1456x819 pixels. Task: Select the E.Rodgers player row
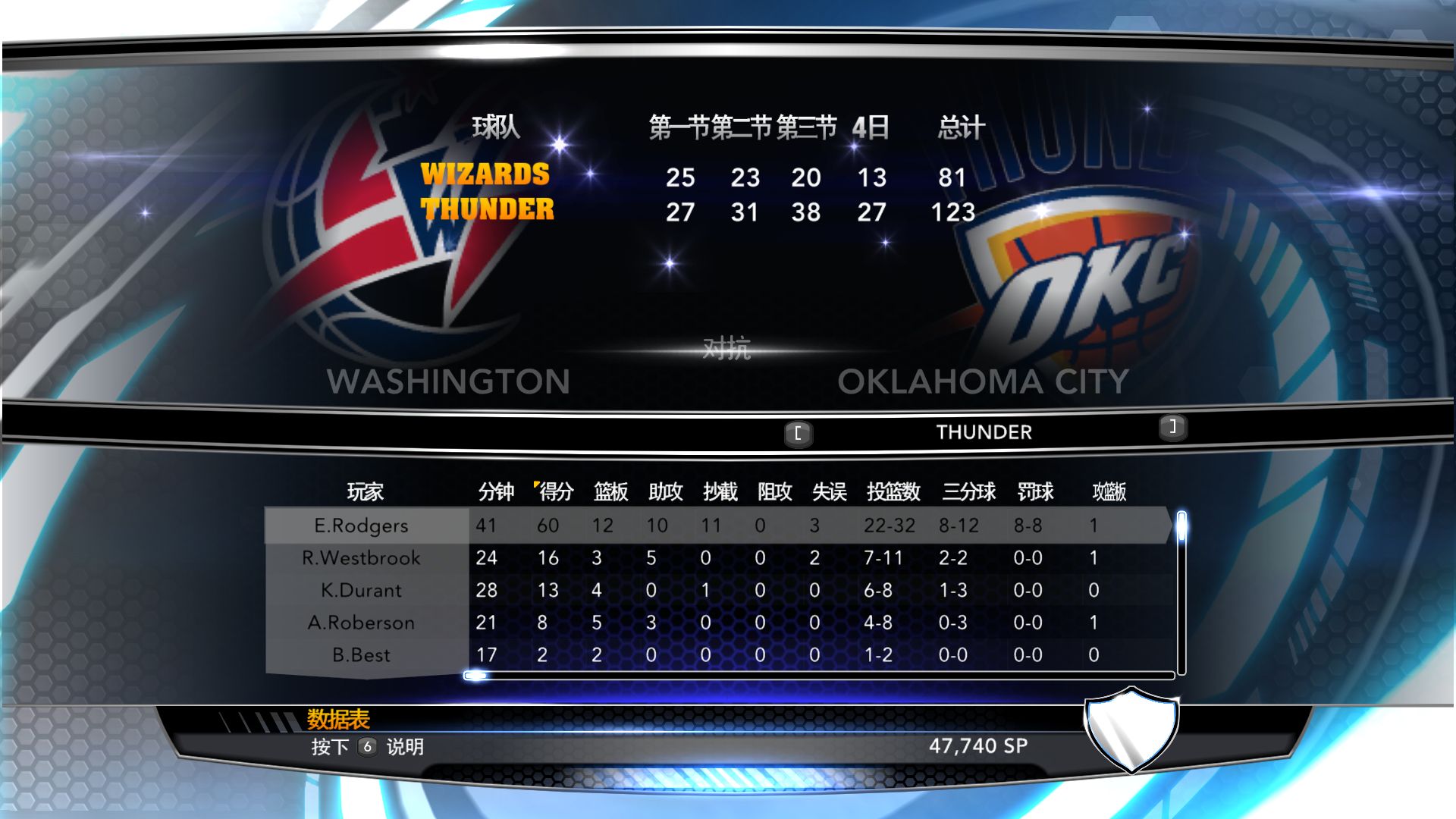coord(361,526)
